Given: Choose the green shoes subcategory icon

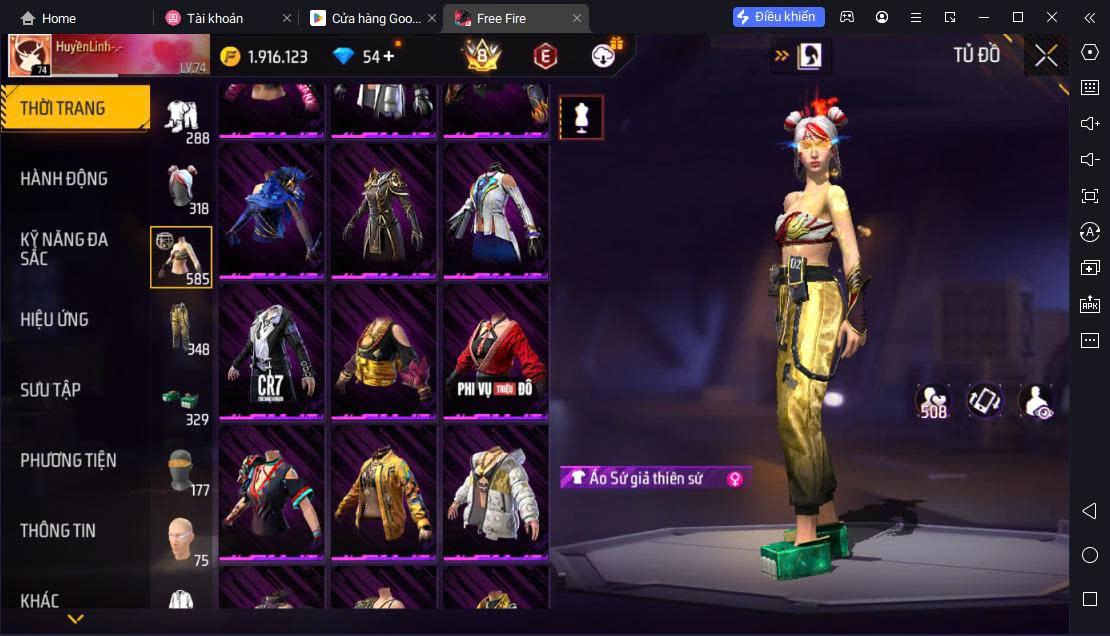Looking at the screenshot, I should pos(181,400).
